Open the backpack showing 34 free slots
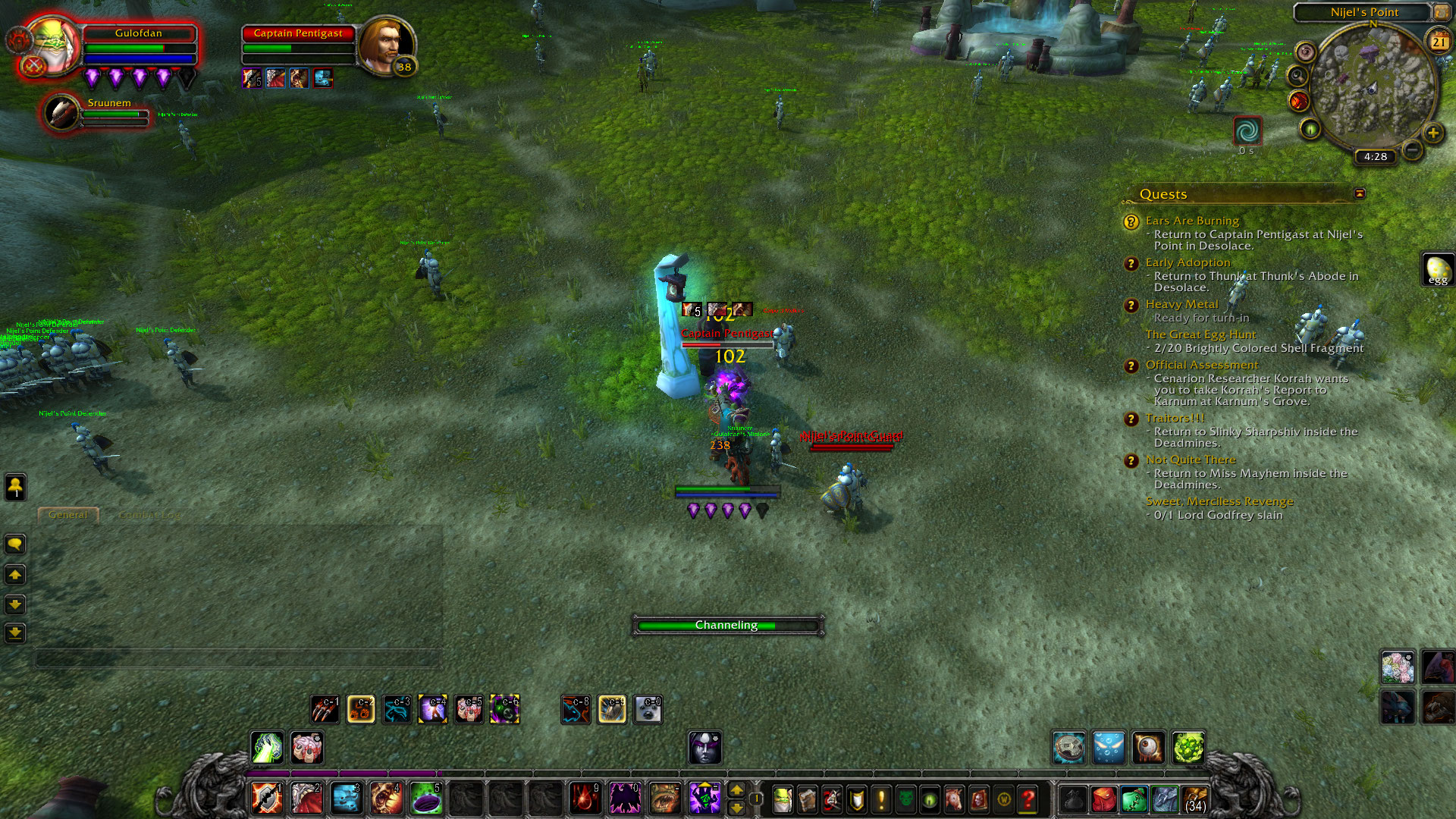This screenshot has width=1456, height=819. (1195, 799)
